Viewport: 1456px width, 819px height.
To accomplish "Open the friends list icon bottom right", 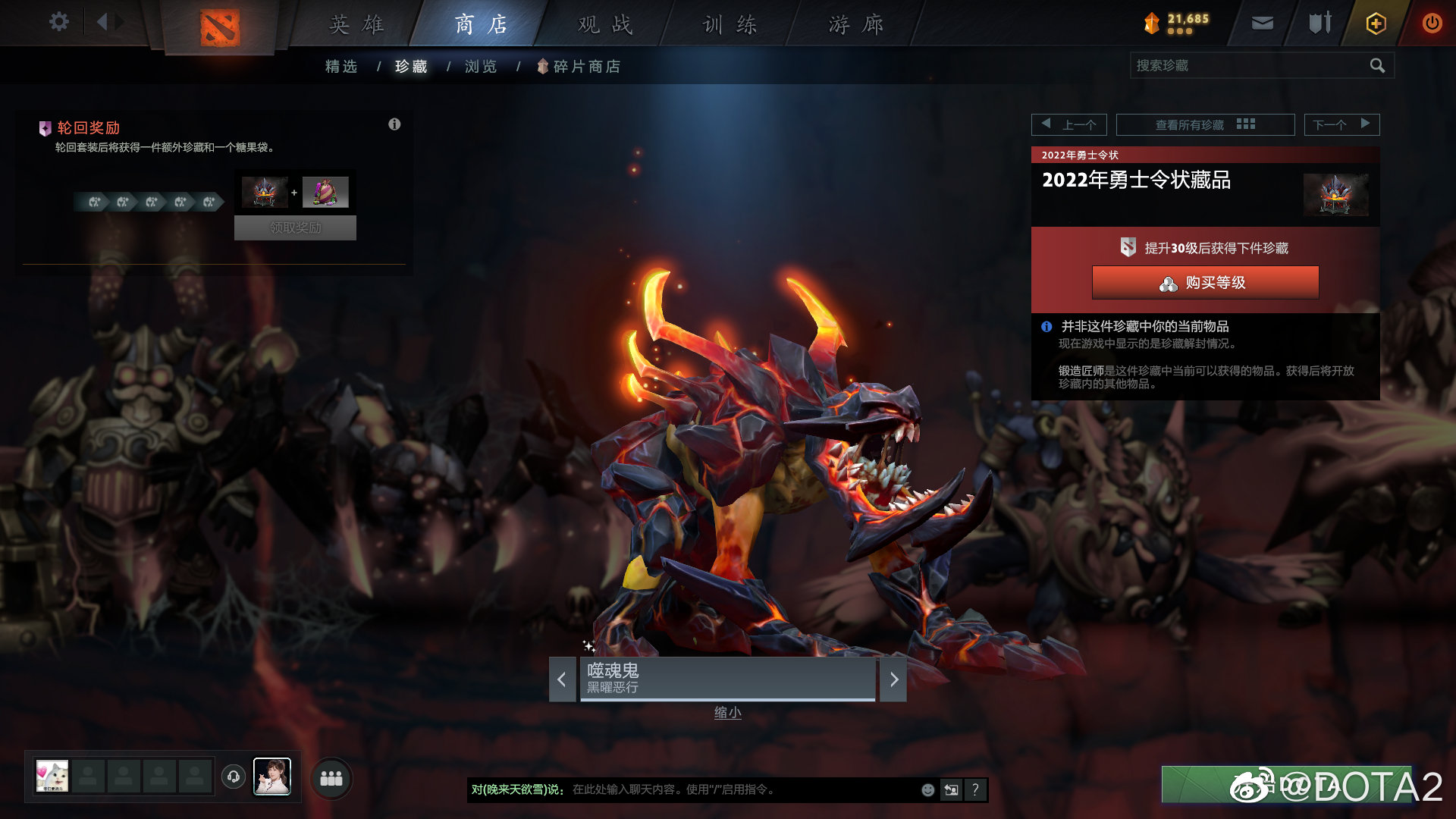I will [x=331, y=778].
